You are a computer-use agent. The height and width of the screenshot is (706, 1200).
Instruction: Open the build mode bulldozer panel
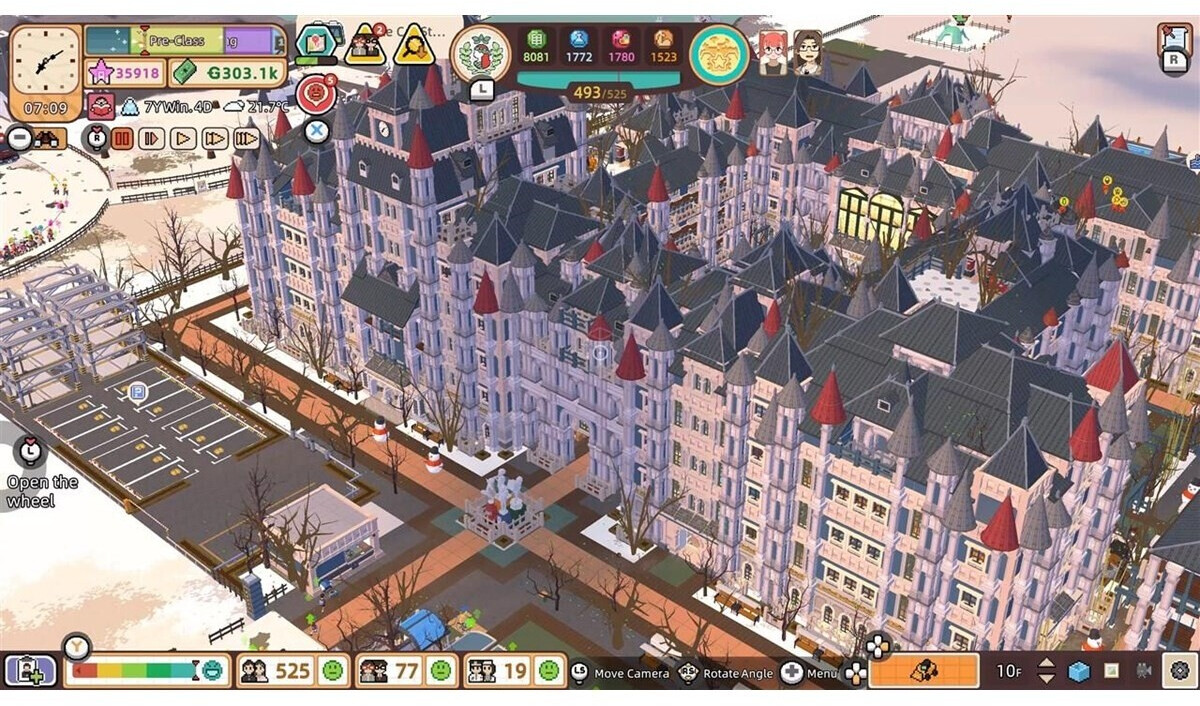pos(923,670)
